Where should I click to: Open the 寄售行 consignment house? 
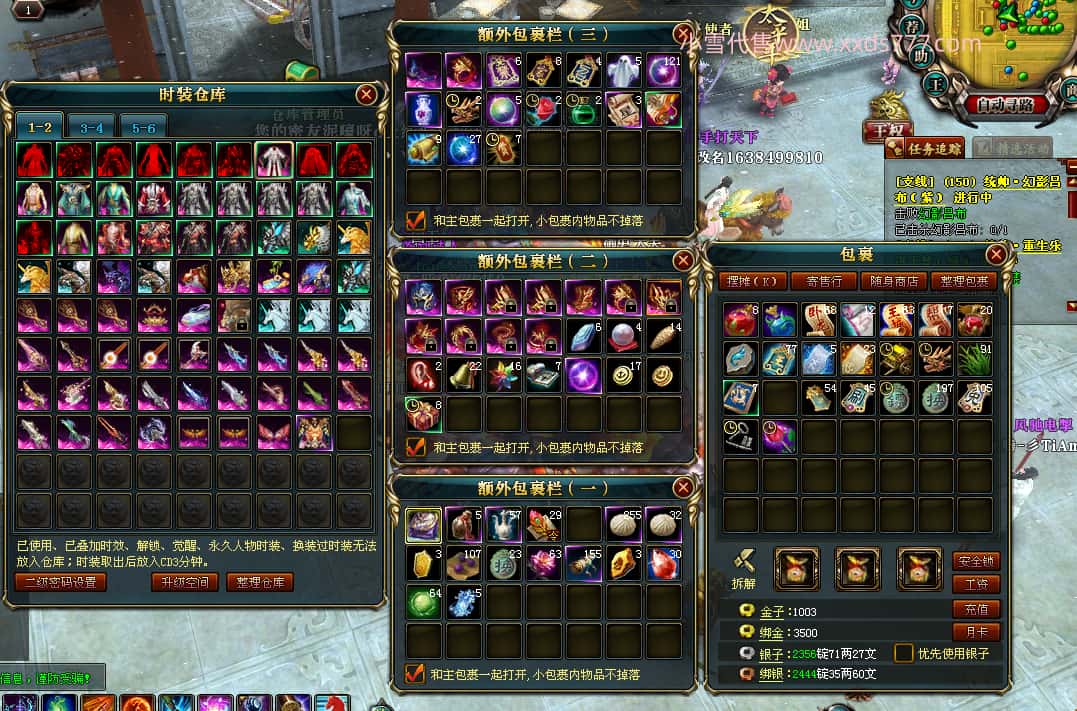click(x=829, y=282)
